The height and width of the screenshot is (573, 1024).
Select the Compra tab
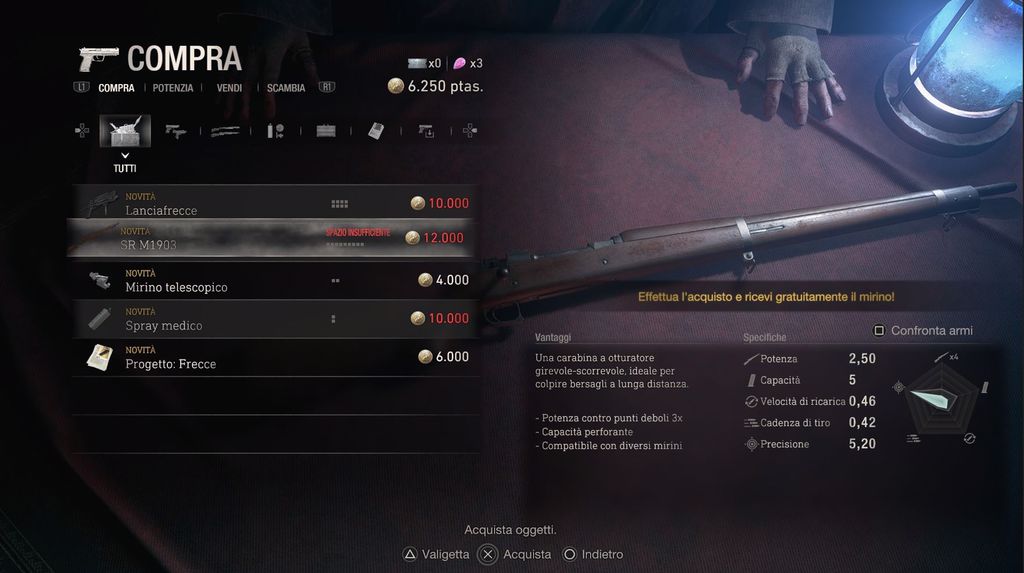(116, 88)
